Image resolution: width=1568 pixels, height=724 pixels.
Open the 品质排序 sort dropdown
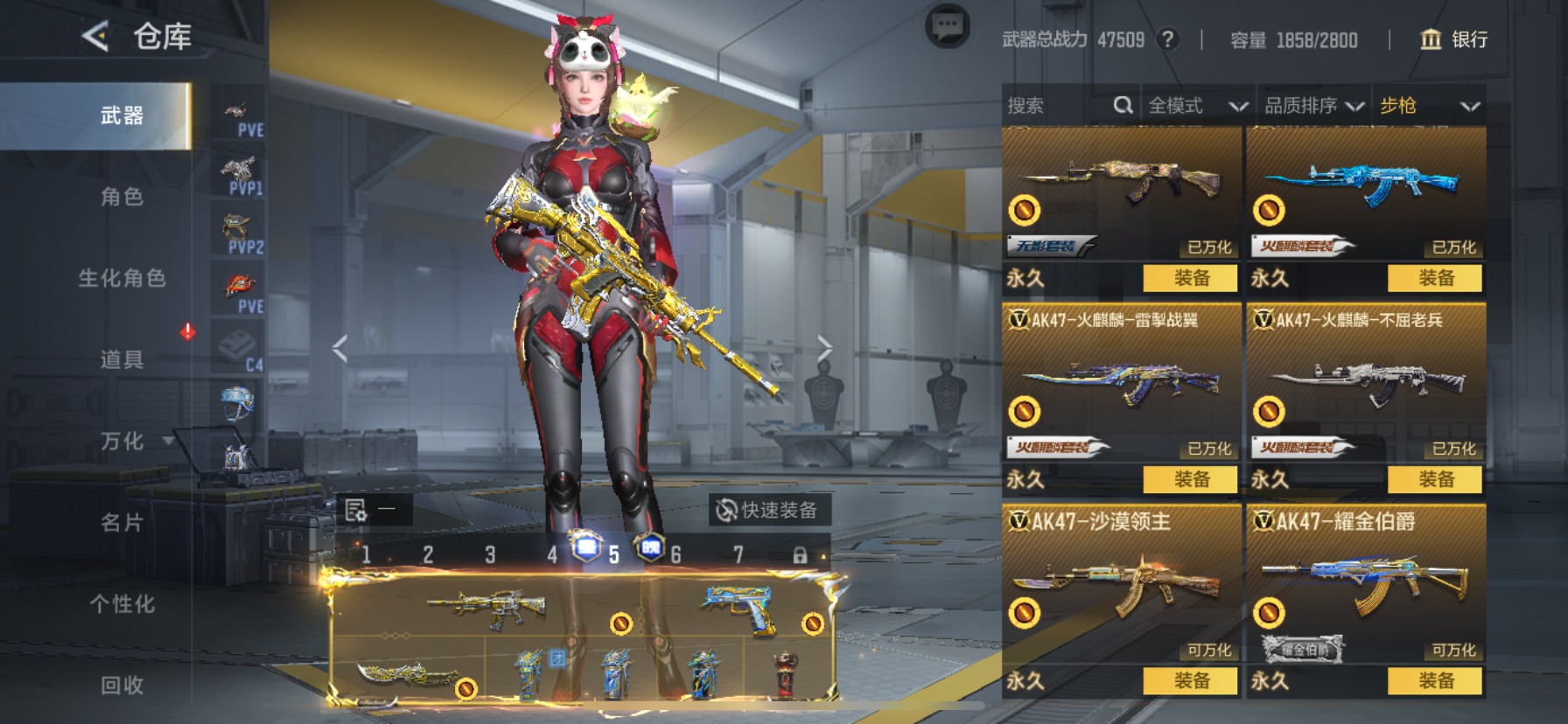(x=1313, y=106)
